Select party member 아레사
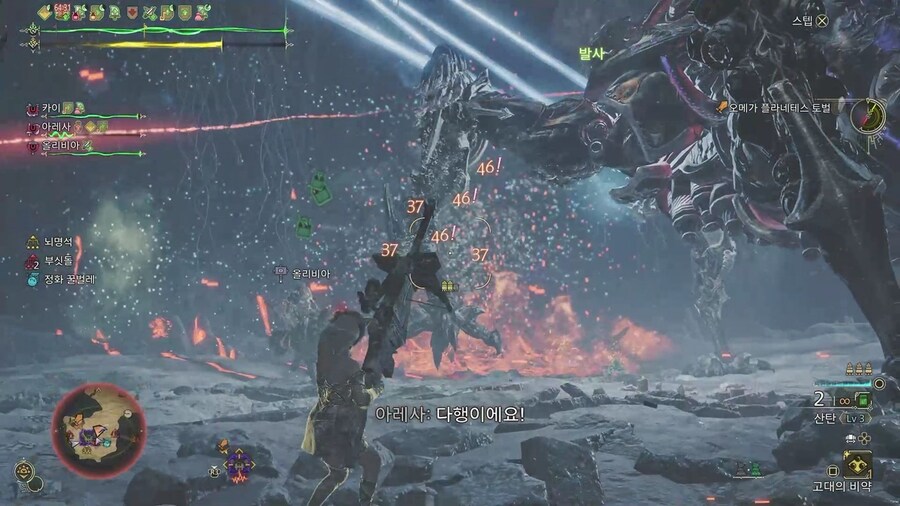Viewport: 900px width, 506px height. coord(57,127)
